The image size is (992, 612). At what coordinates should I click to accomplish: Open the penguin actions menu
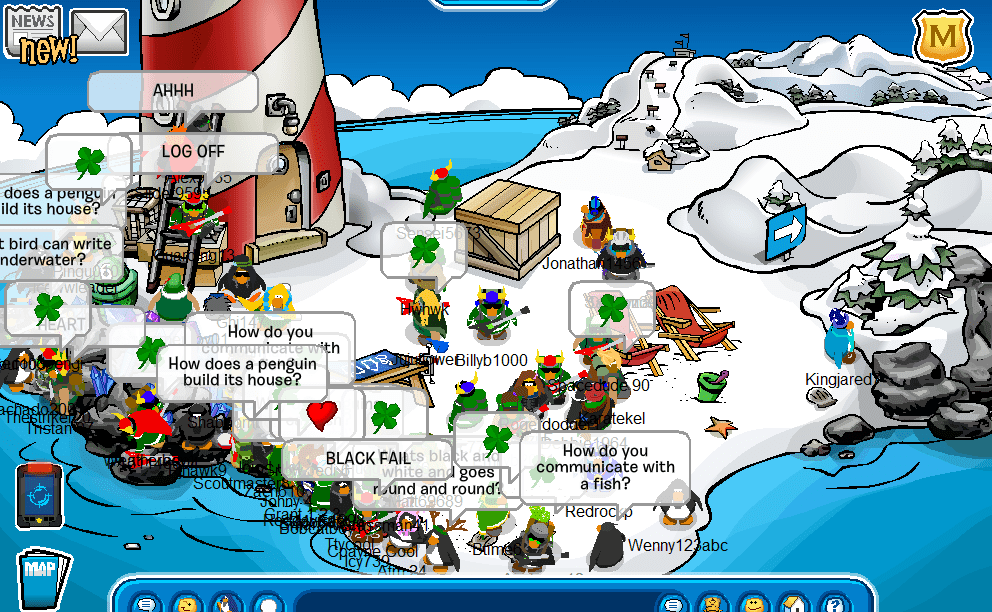[227, 603]
